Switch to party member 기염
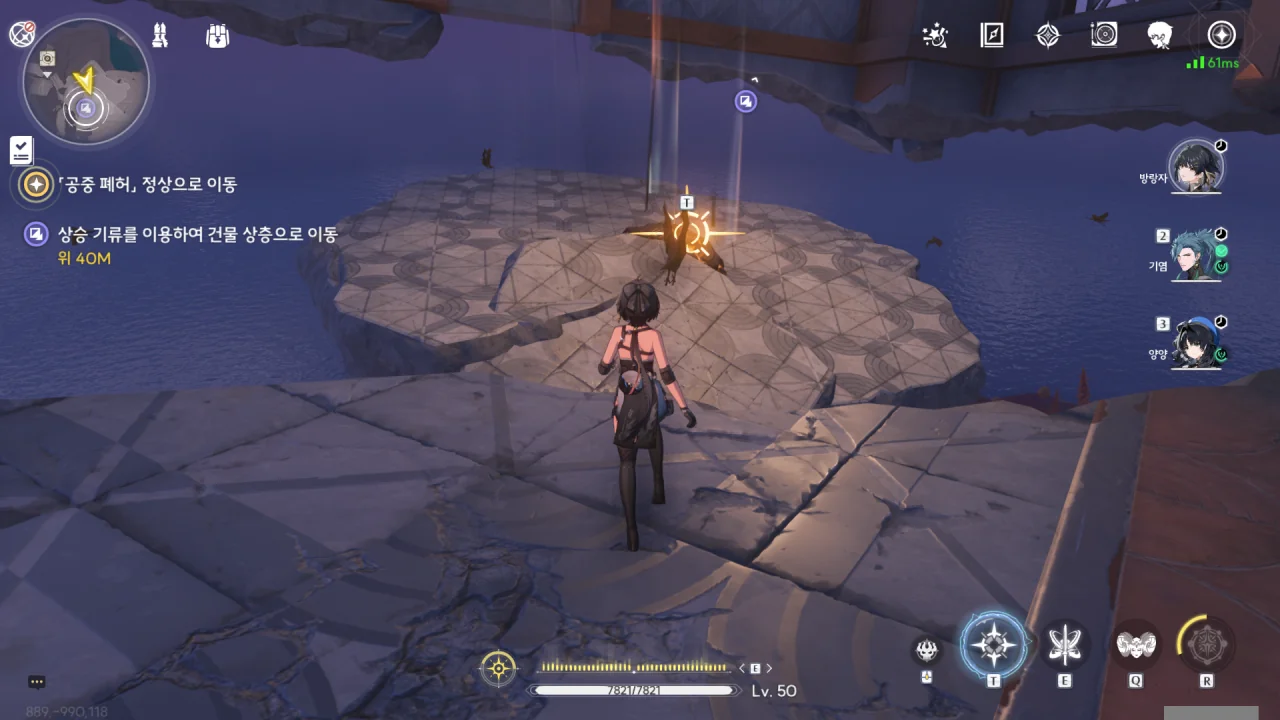This screenshot has width=1280, height=720. 1196,255
